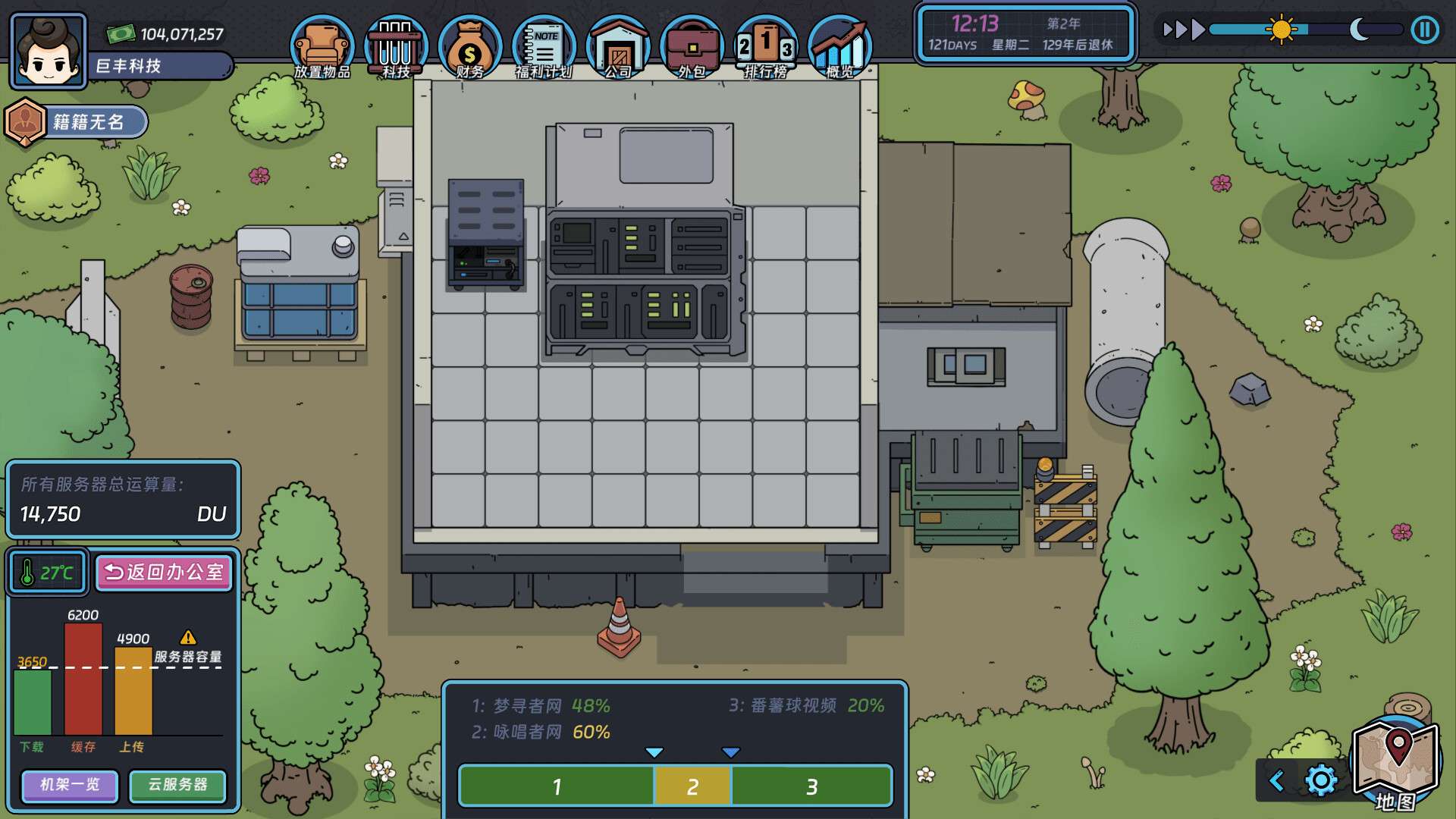The width and height of the screenshot is (1456, 819).
Task: Select 咏唱者网 60% network entry
Action: [540, 733]
